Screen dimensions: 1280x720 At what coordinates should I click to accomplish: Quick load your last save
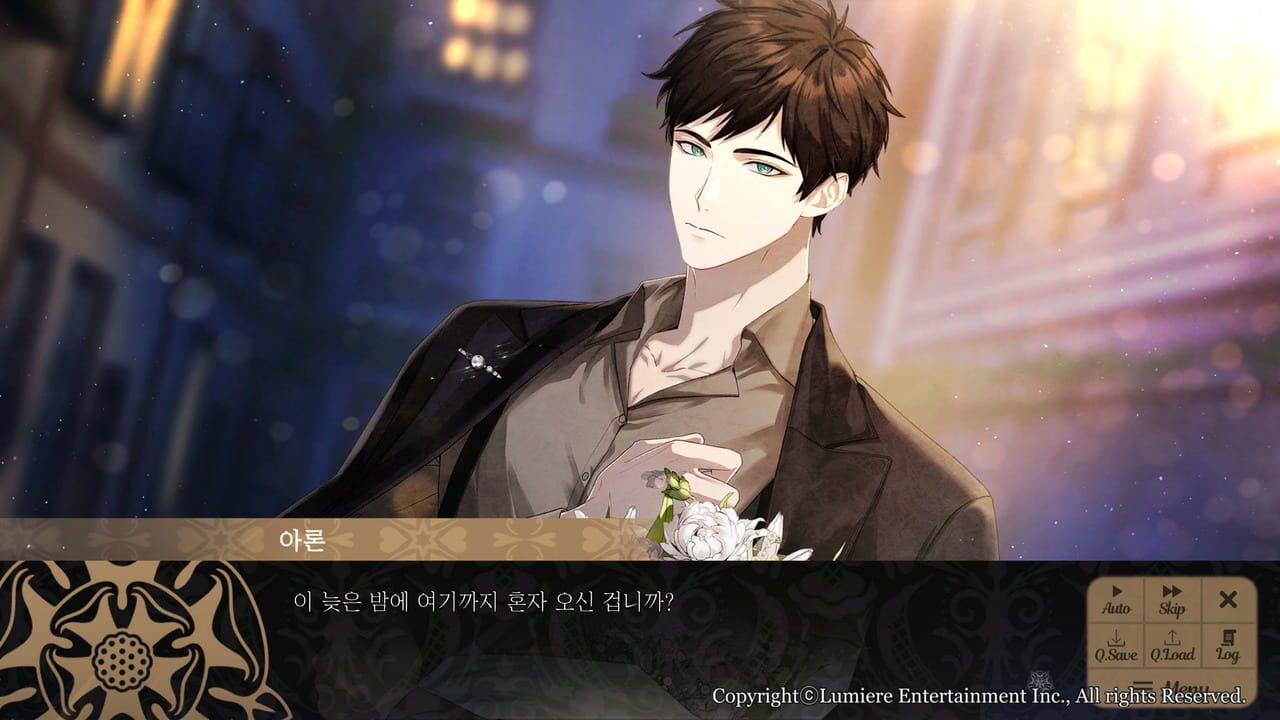1172,645
